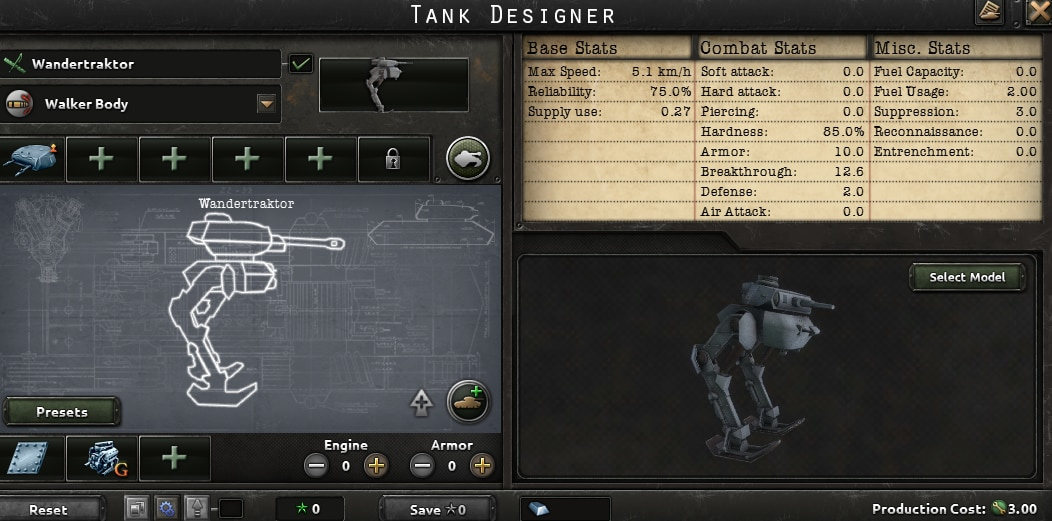Image resolution: width=1052 pixels, height=521 pixels.
Task: Close the Tank Designer window
Action: point(1039,12)
